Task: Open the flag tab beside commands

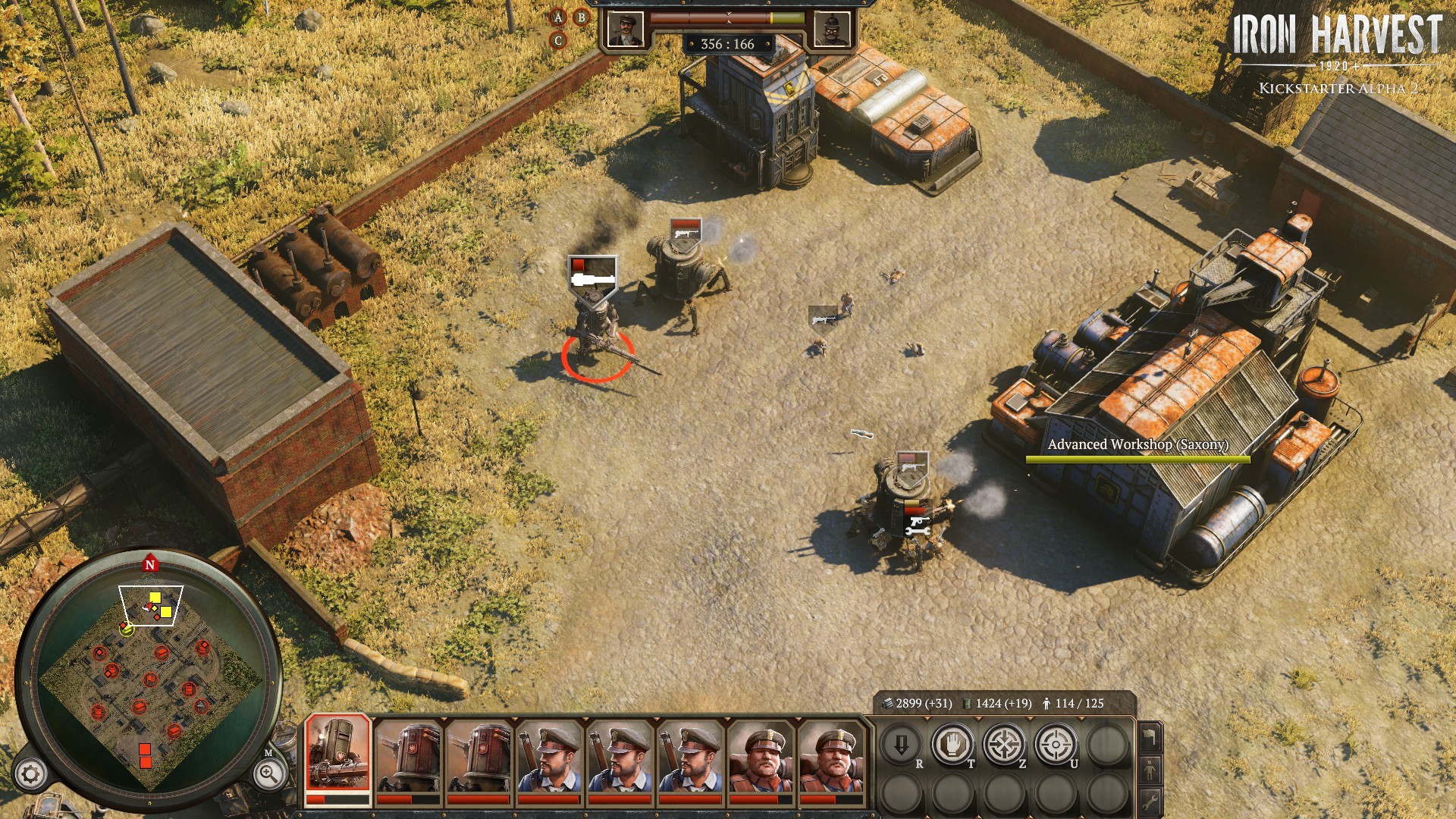Action: [1150, 736]
